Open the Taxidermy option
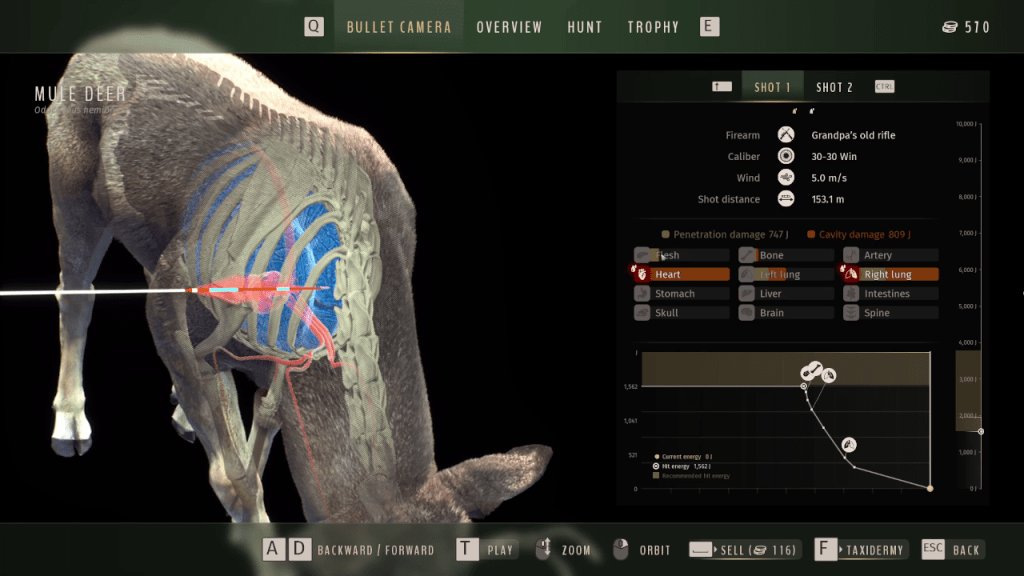This screenshot has height=576, width=1024. (x=861, y=549)
